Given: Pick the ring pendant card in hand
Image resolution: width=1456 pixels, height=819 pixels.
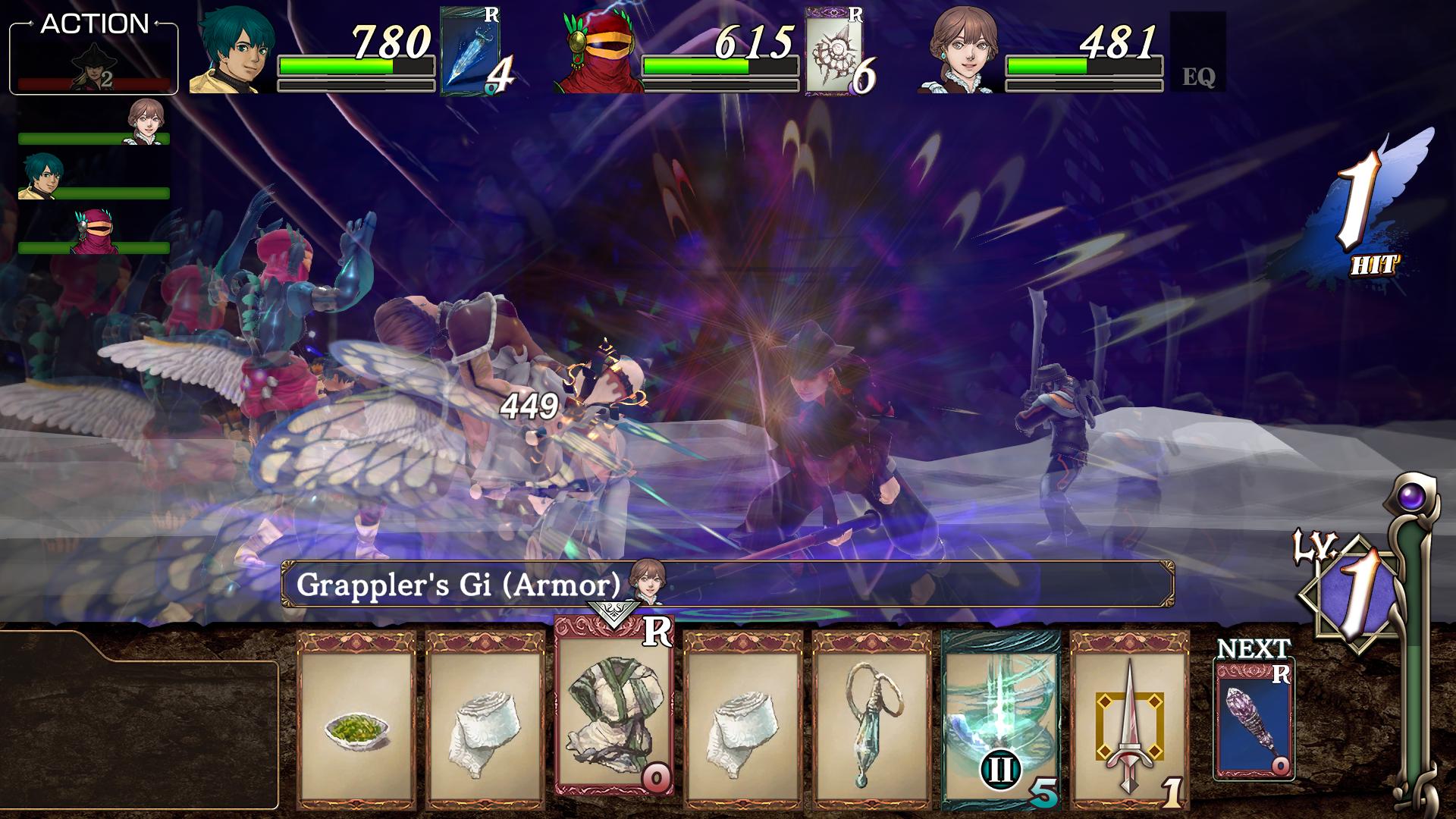Looking at the screenshot, I should pos(871,720).
